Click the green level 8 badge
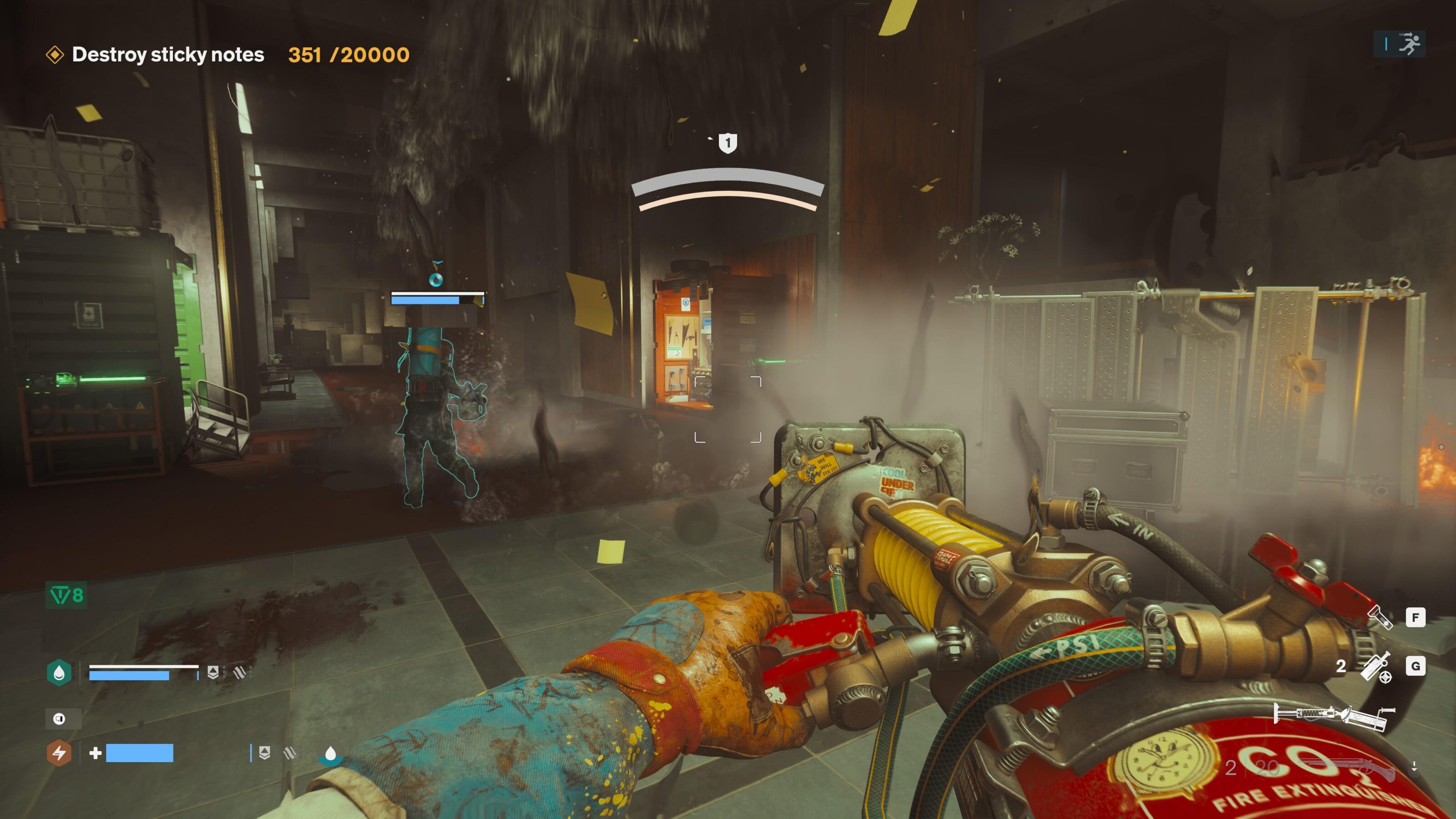The width and height of the screenshot is (1456, 819). point(67,595)
